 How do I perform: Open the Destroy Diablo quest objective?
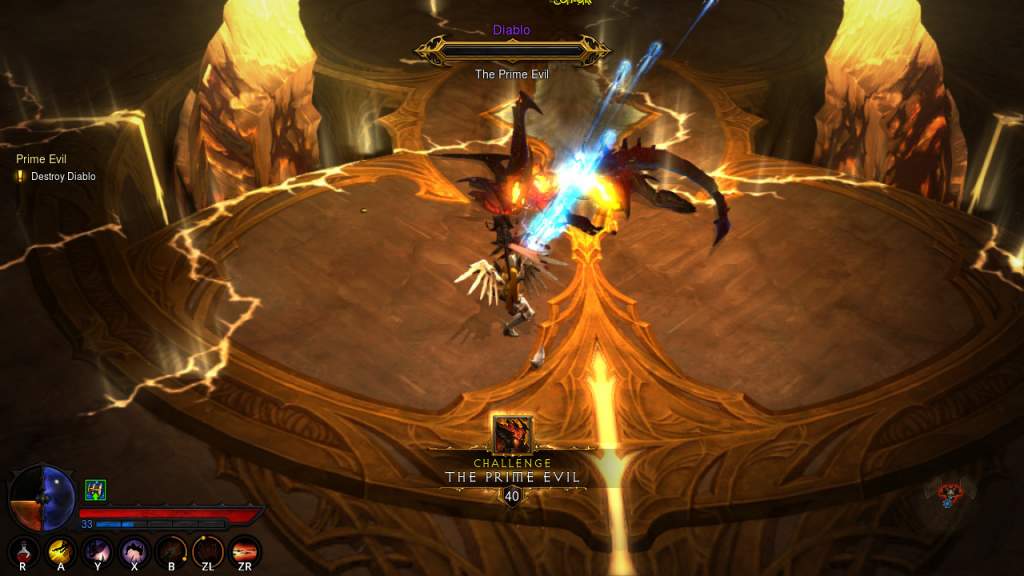[62, 176]
